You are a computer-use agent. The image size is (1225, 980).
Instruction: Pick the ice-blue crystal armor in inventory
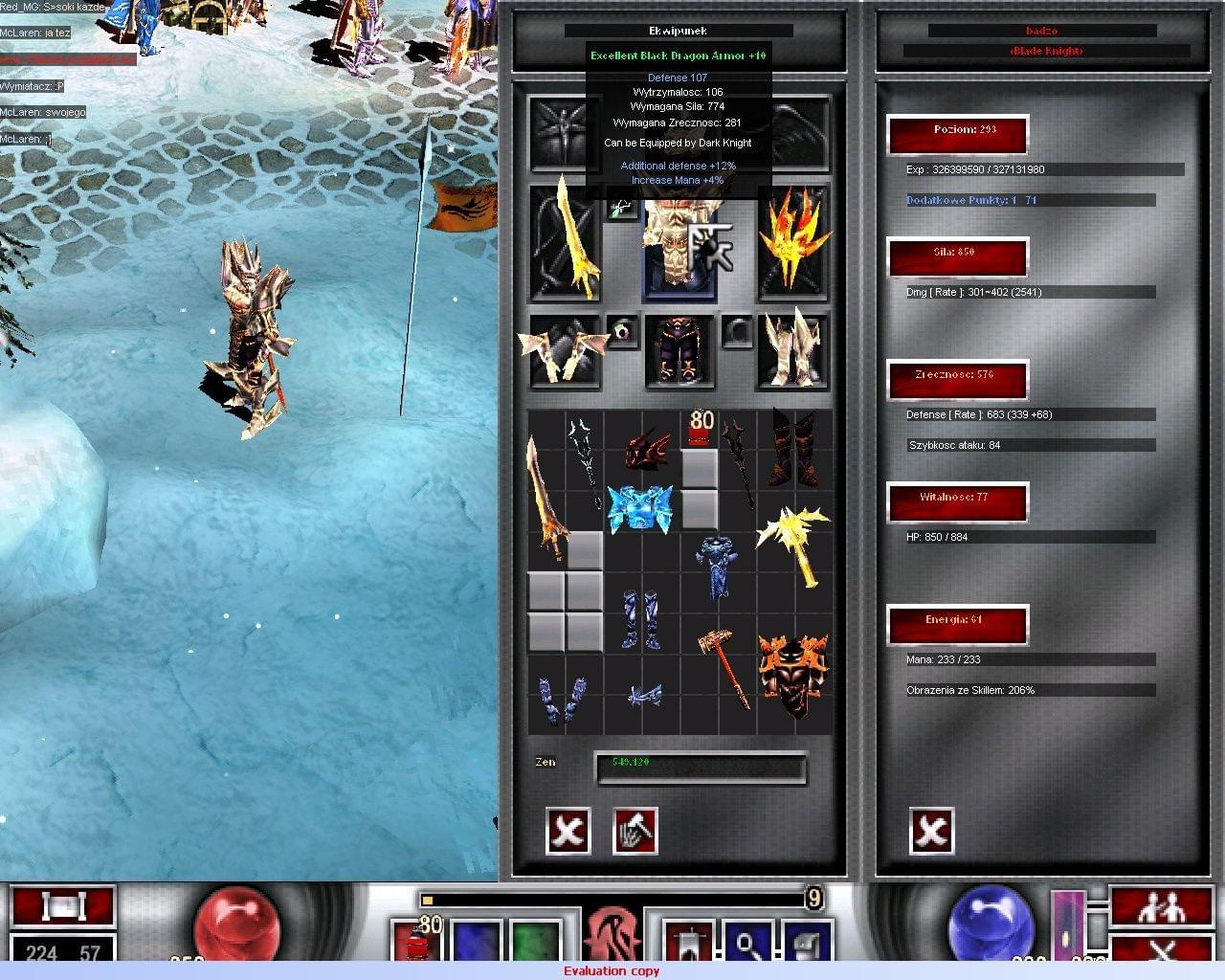(x=640, y=507)
